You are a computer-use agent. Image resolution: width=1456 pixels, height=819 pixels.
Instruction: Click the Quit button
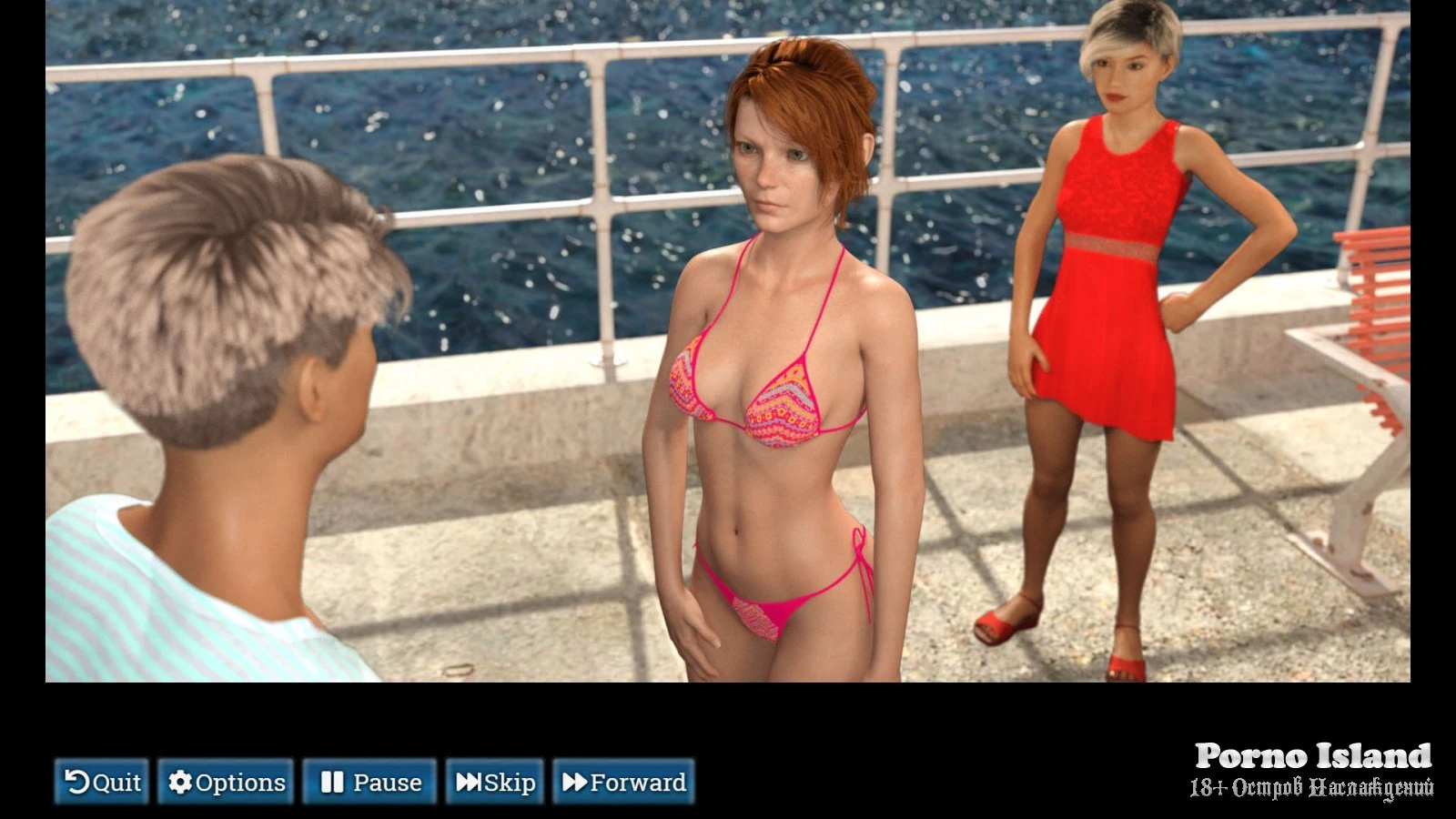click(x=102, y=782)
